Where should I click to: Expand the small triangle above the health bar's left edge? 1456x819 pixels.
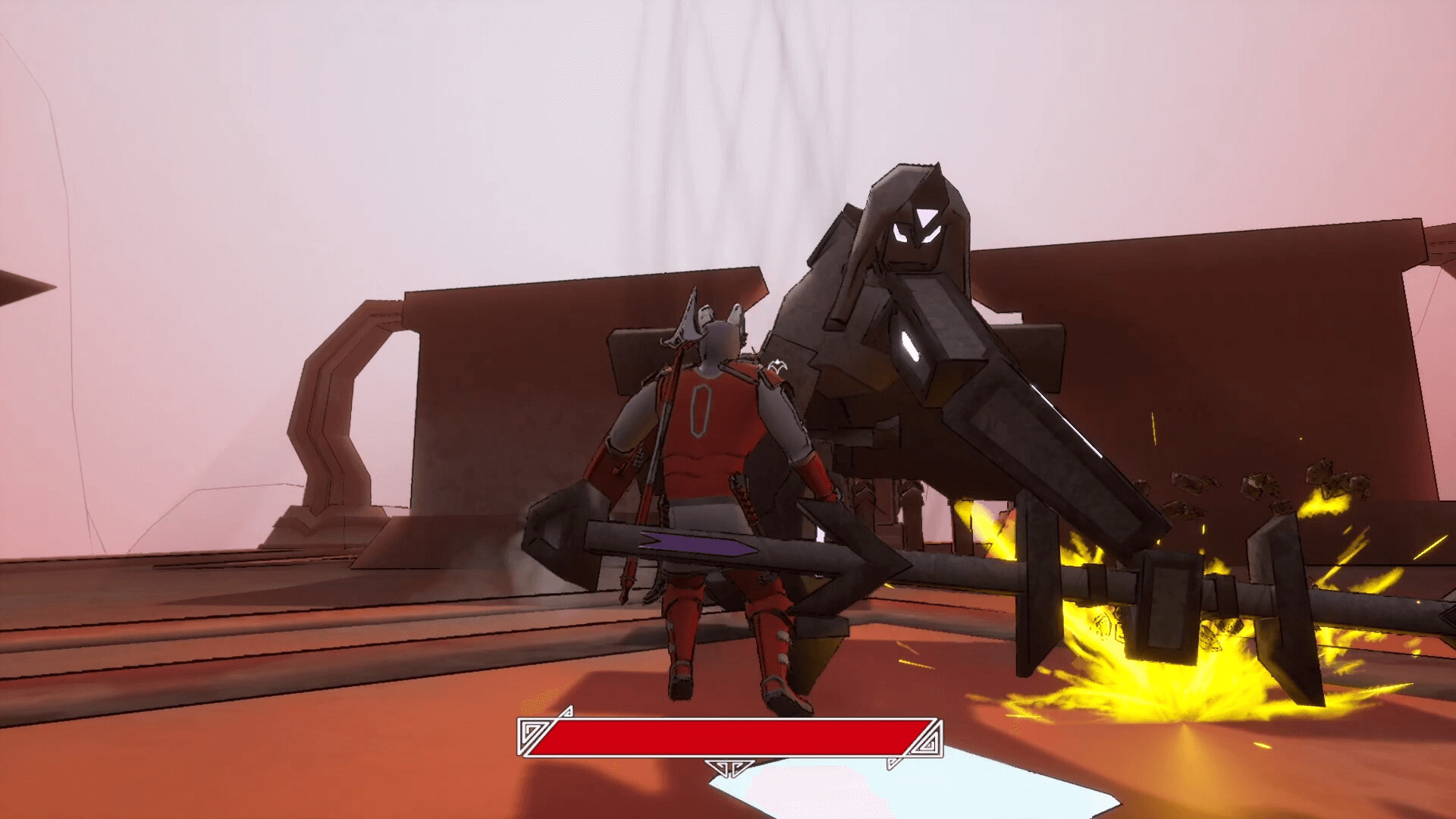pyautogui.click(x=566, y=711)
